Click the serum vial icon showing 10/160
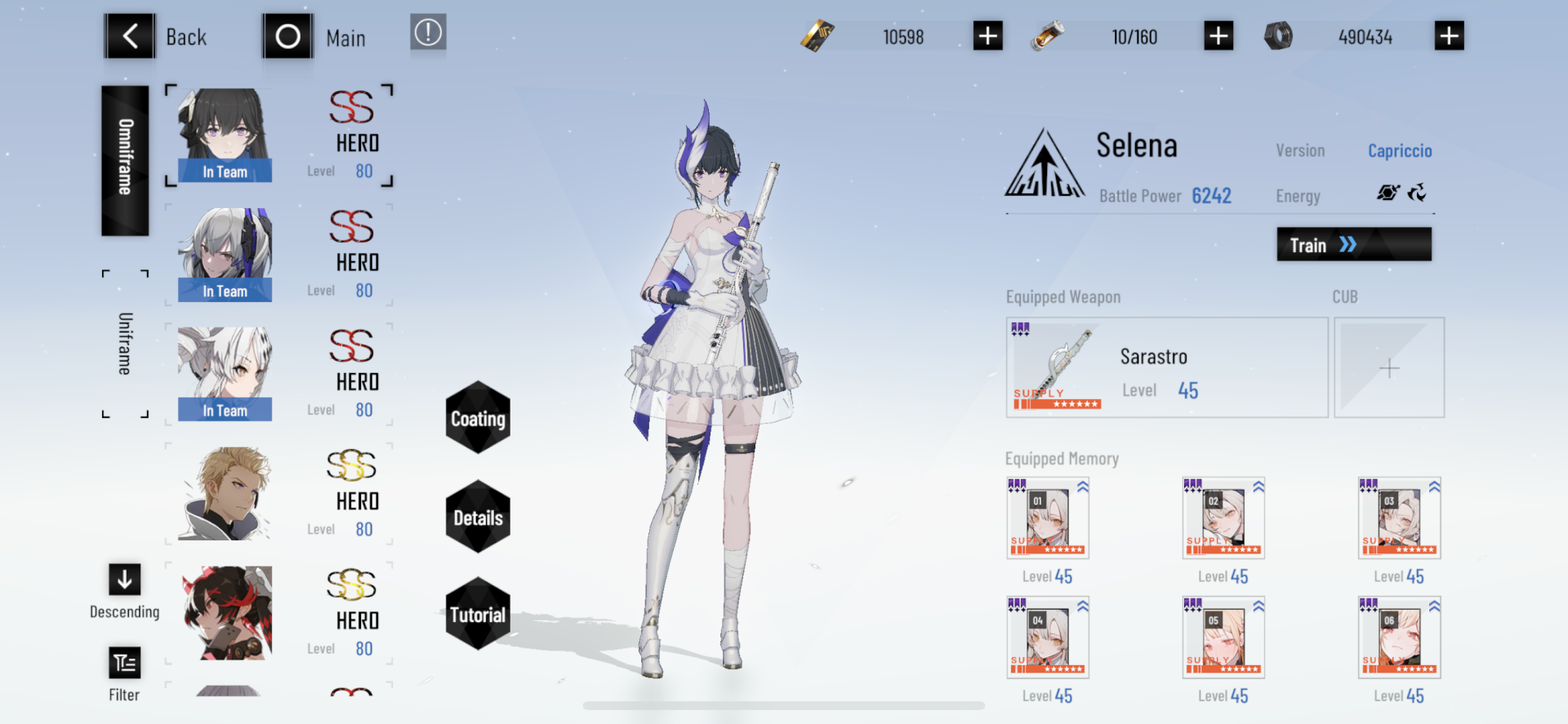The image size is (1568, 724). coord(1048,36)
